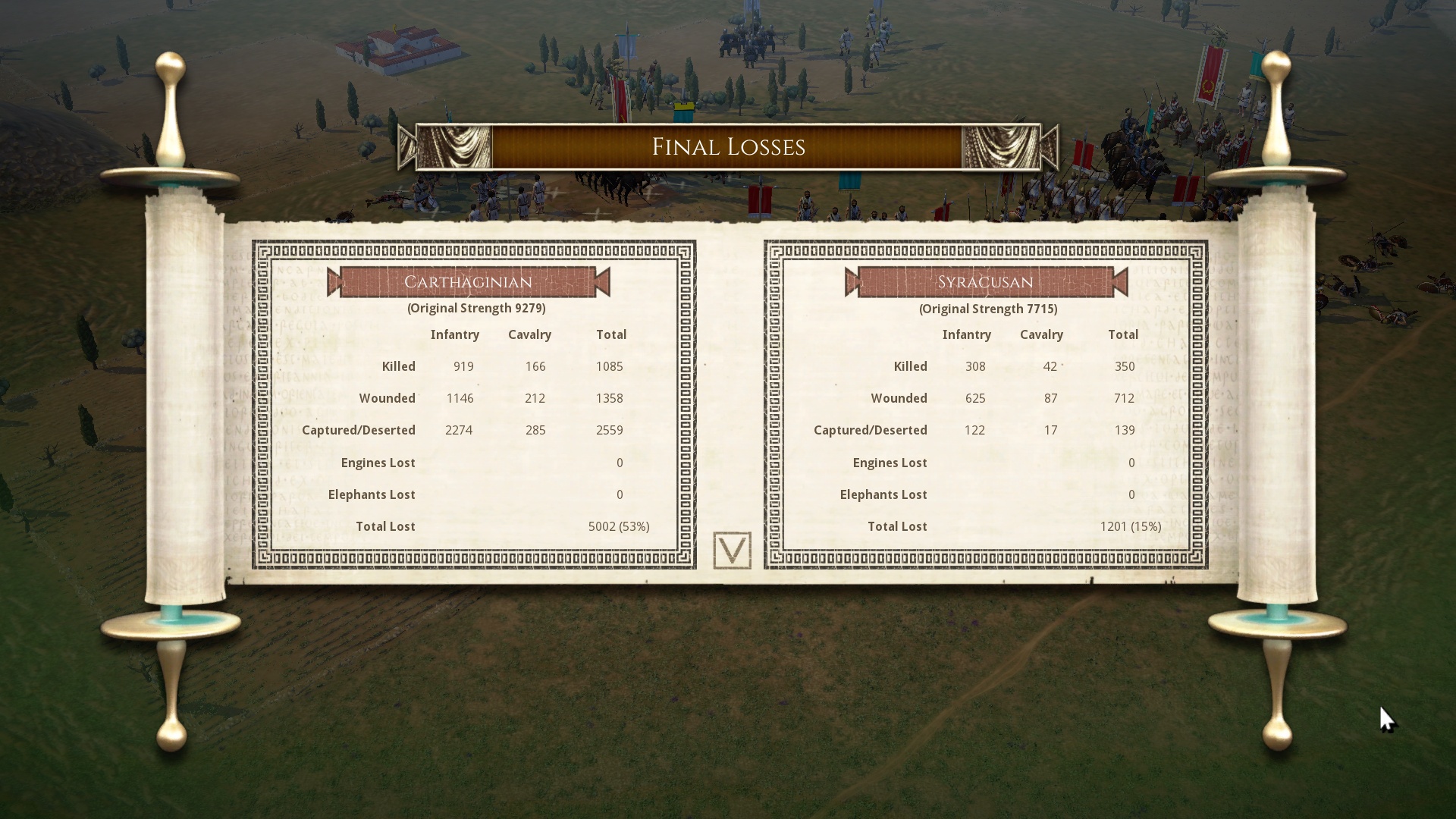Click the bottom-right golden scroll cap
The height and width of the screenshot is (819, 1456).
[1277, 682]
